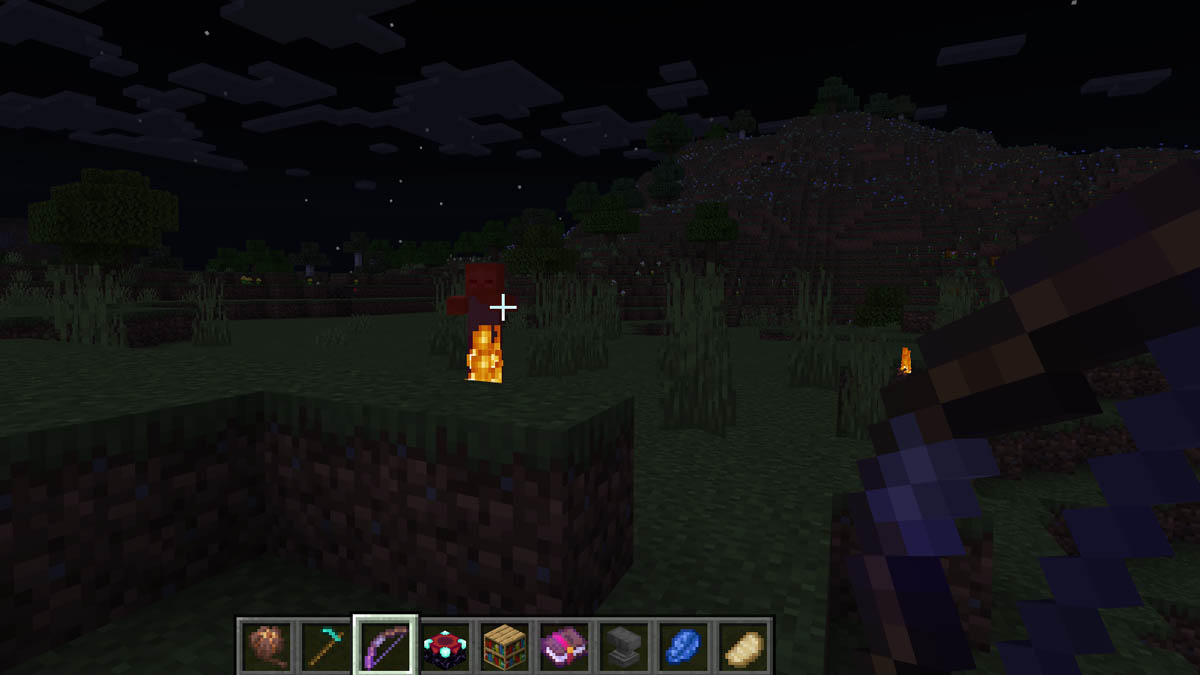Select the cooked meat hotbar slot
Image resolution: width=1200 pixels, height=675 pixels.
coord(266,645)
